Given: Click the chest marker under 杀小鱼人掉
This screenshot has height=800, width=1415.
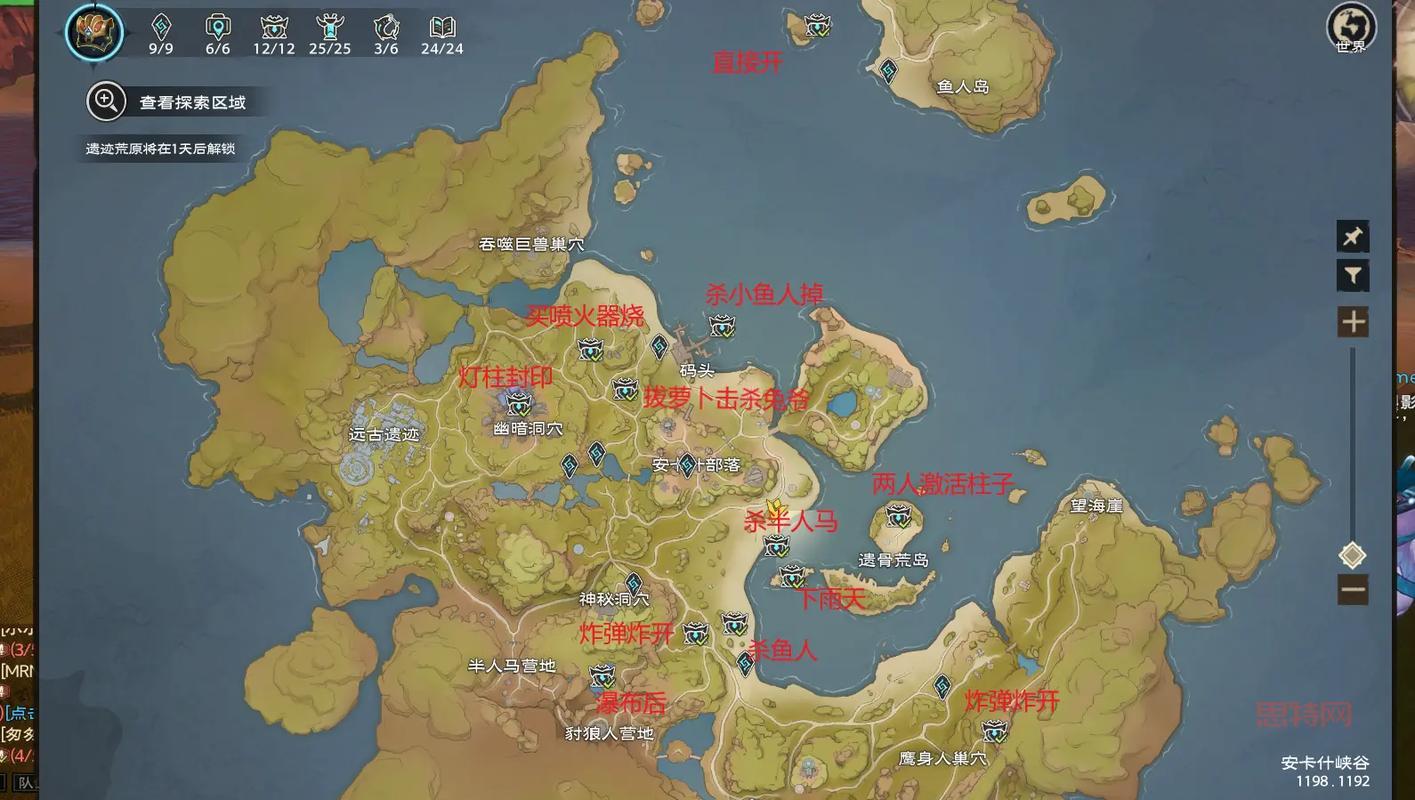Looking at the screenshot, I should [722, 325].
